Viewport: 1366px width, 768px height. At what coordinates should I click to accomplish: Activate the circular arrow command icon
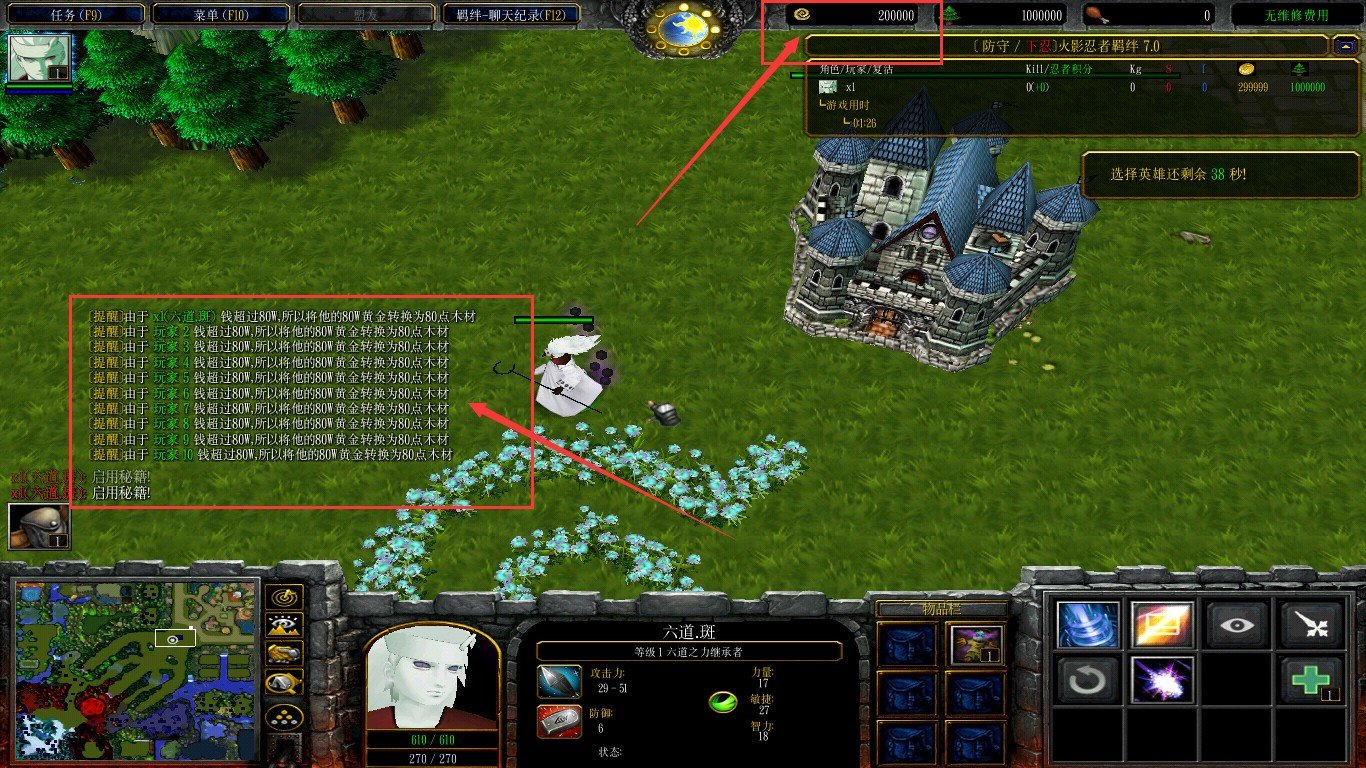pyautogui.click(x=1087, y=680)
